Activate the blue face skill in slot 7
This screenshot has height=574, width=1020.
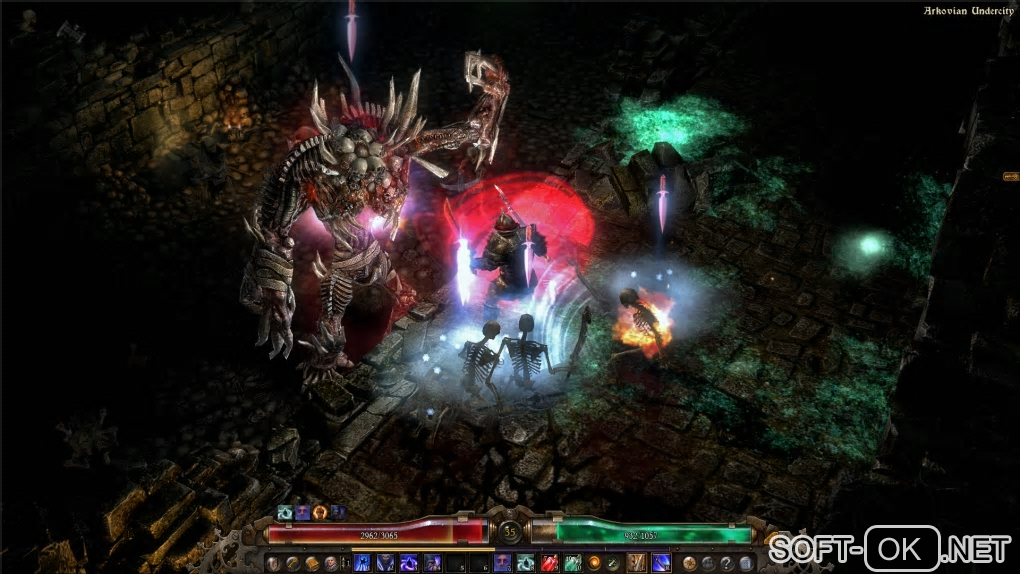(x=502, y=563)
